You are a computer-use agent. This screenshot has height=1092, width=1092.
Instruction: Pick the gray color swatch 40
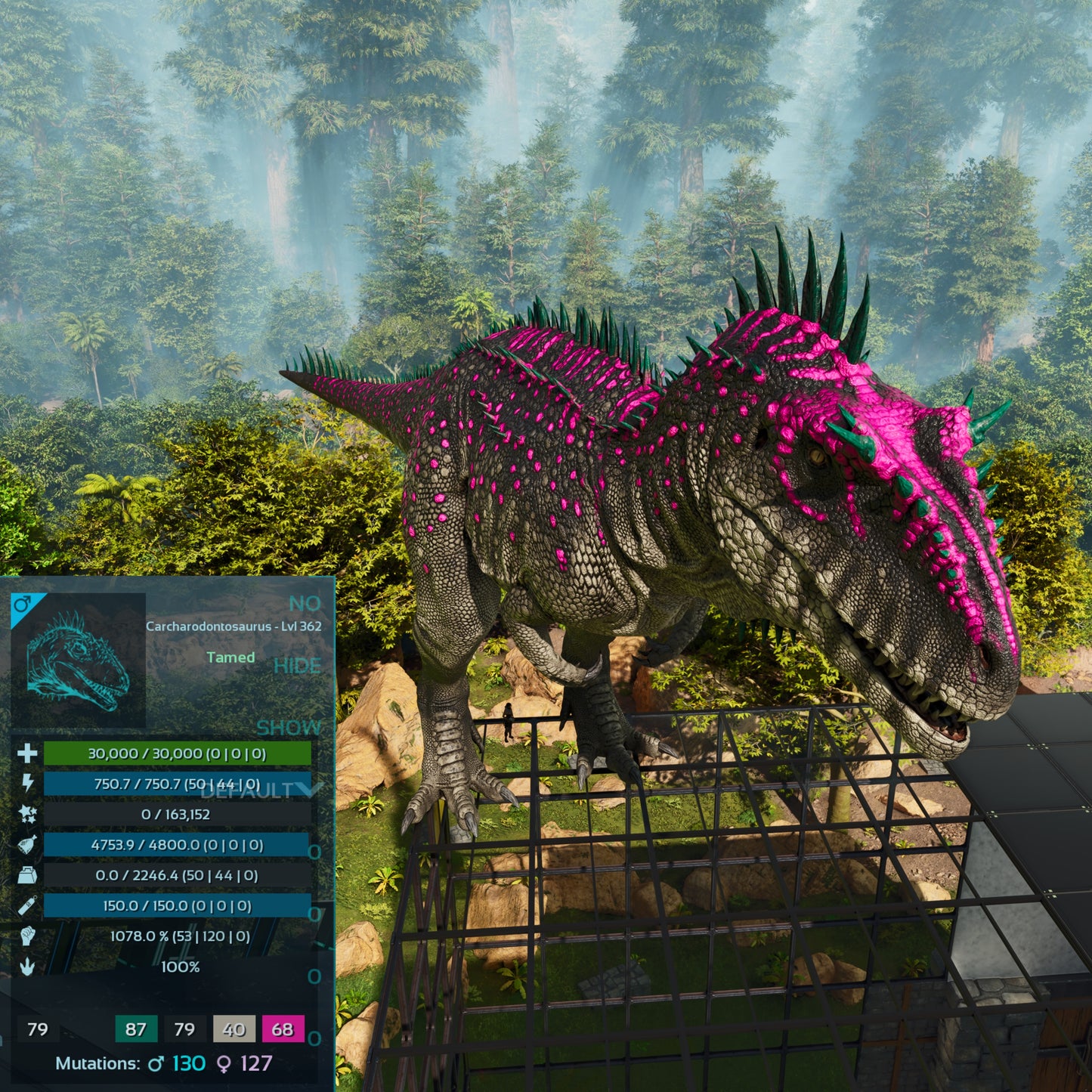(234, 1029)
